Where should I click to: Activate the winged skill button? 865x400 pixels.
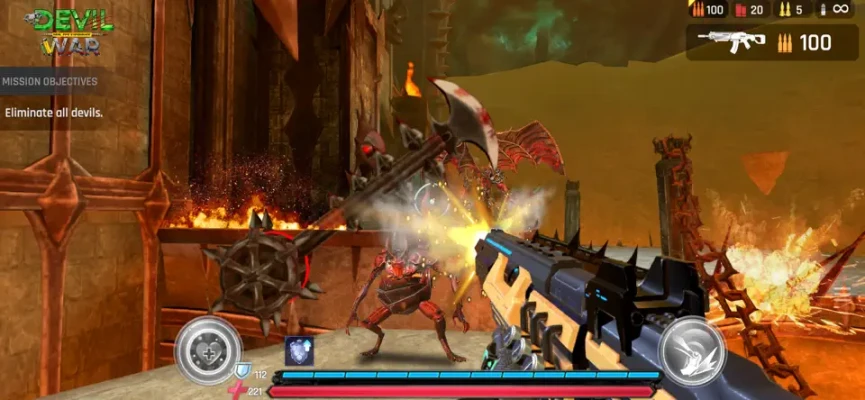point(691,350)
